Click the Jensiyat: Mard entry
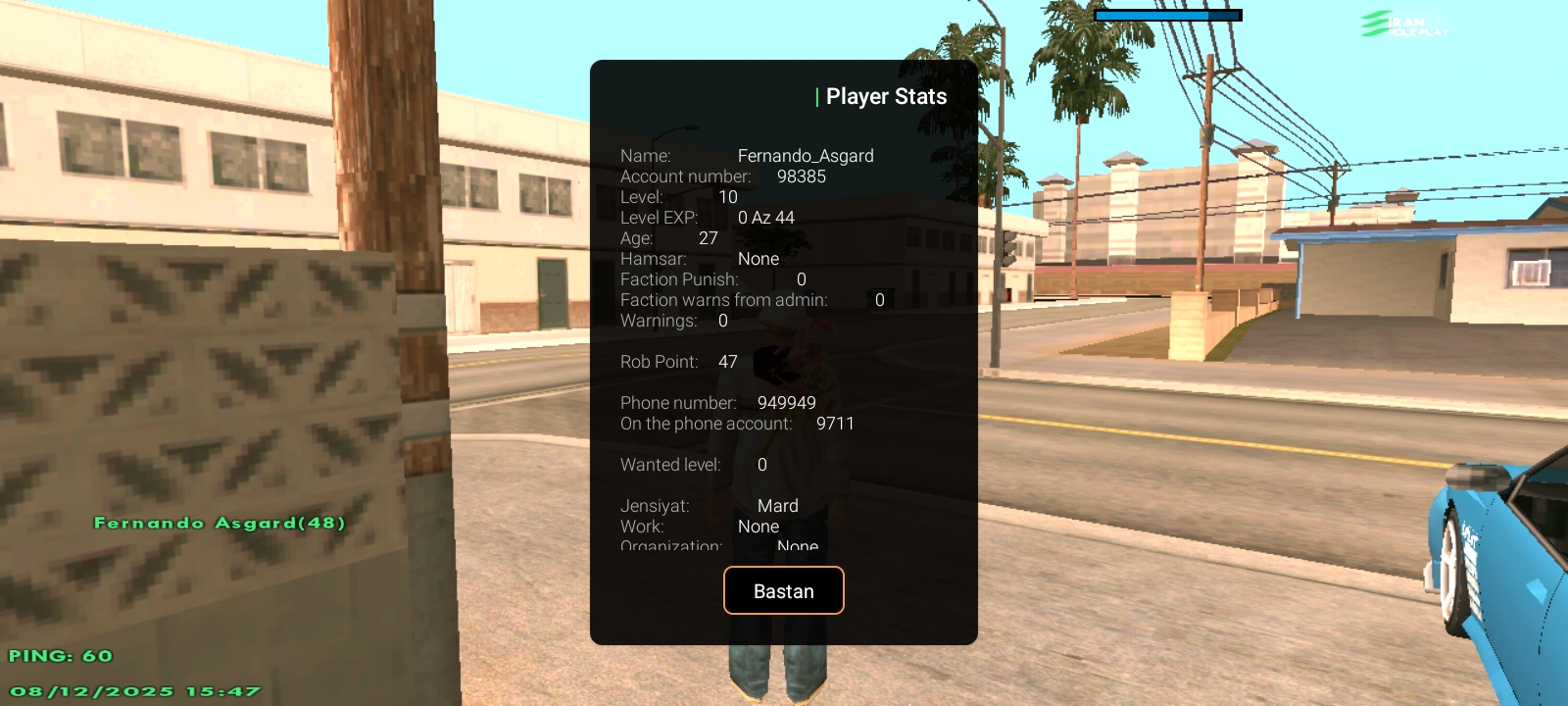 tap(709, 506)
